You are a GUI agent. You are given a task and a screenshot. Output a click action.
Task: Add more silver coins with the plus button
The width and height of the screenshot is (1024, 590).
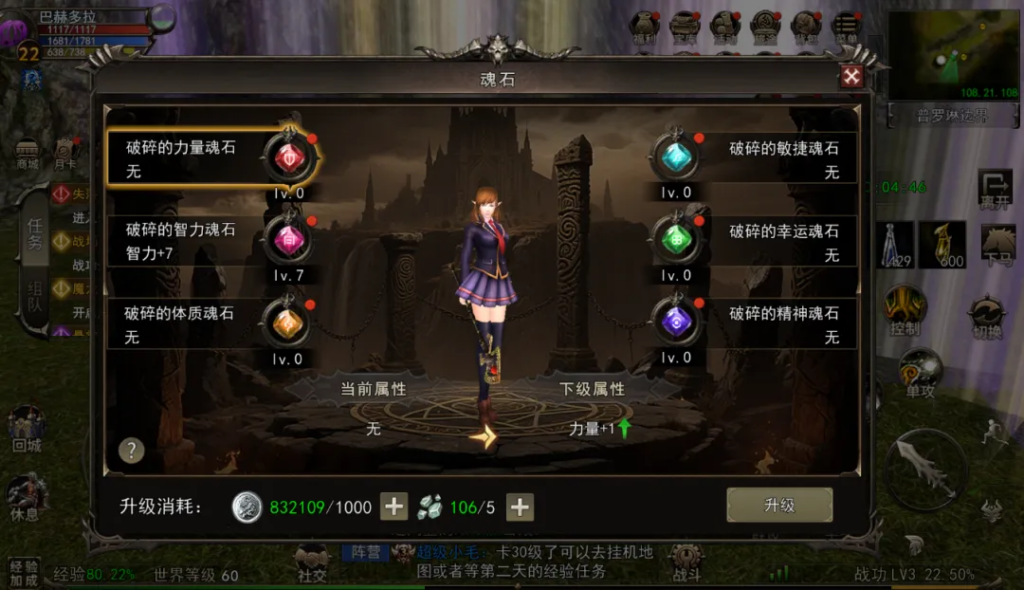click(395, 507)
